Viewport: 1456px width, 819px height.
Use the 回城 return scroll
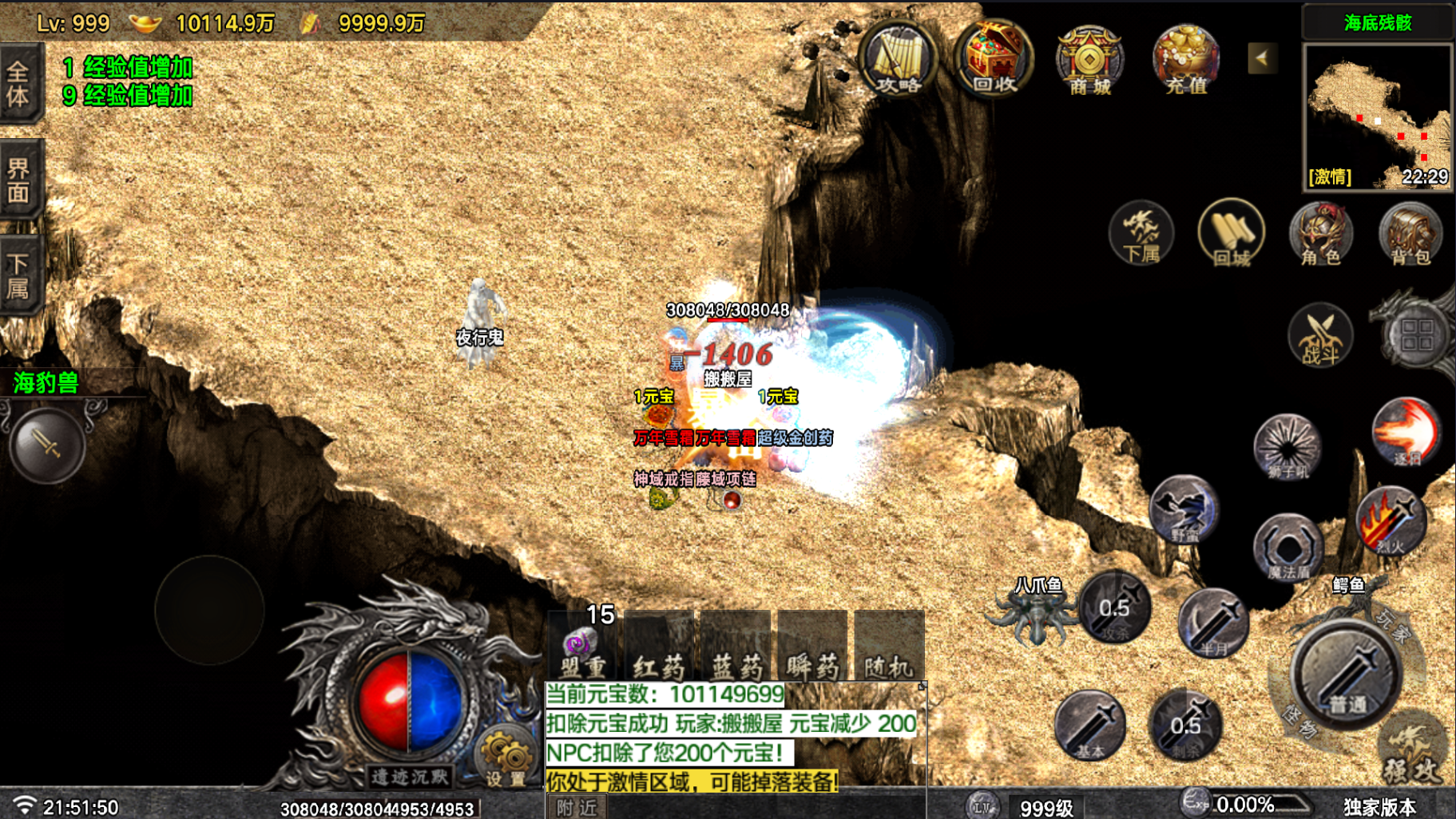1231,234
